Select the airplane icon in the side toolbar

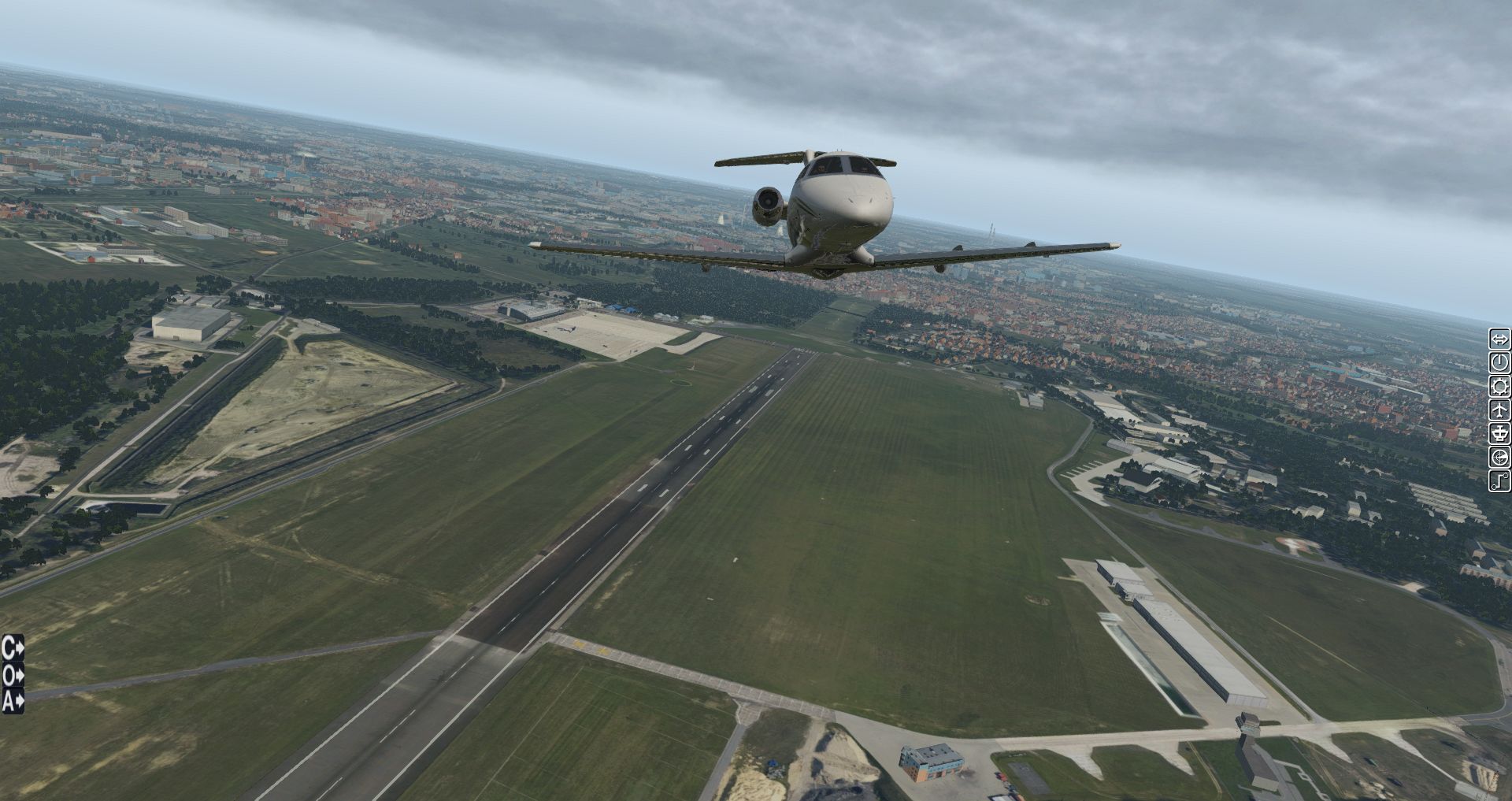point(1499,410)
